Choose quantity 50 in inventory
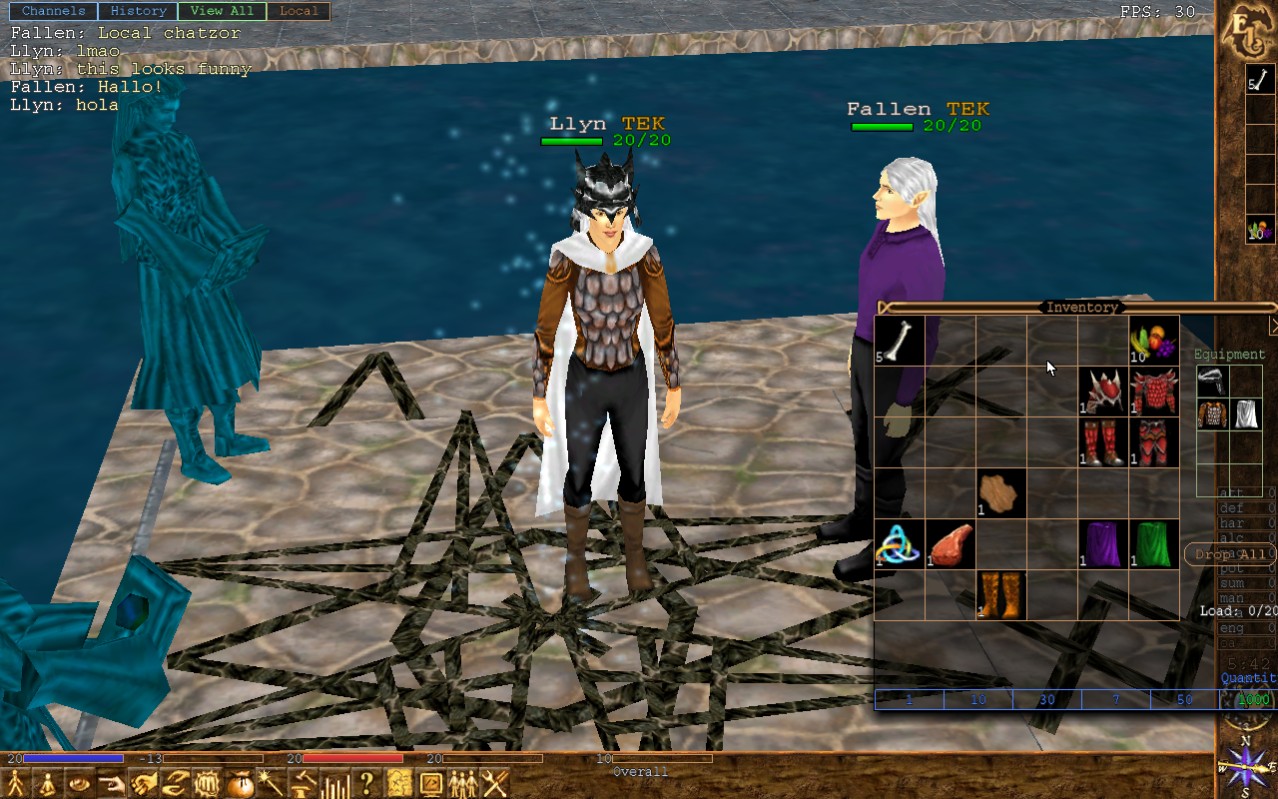Viewport: 1278px width, 799px height. 1185,699
